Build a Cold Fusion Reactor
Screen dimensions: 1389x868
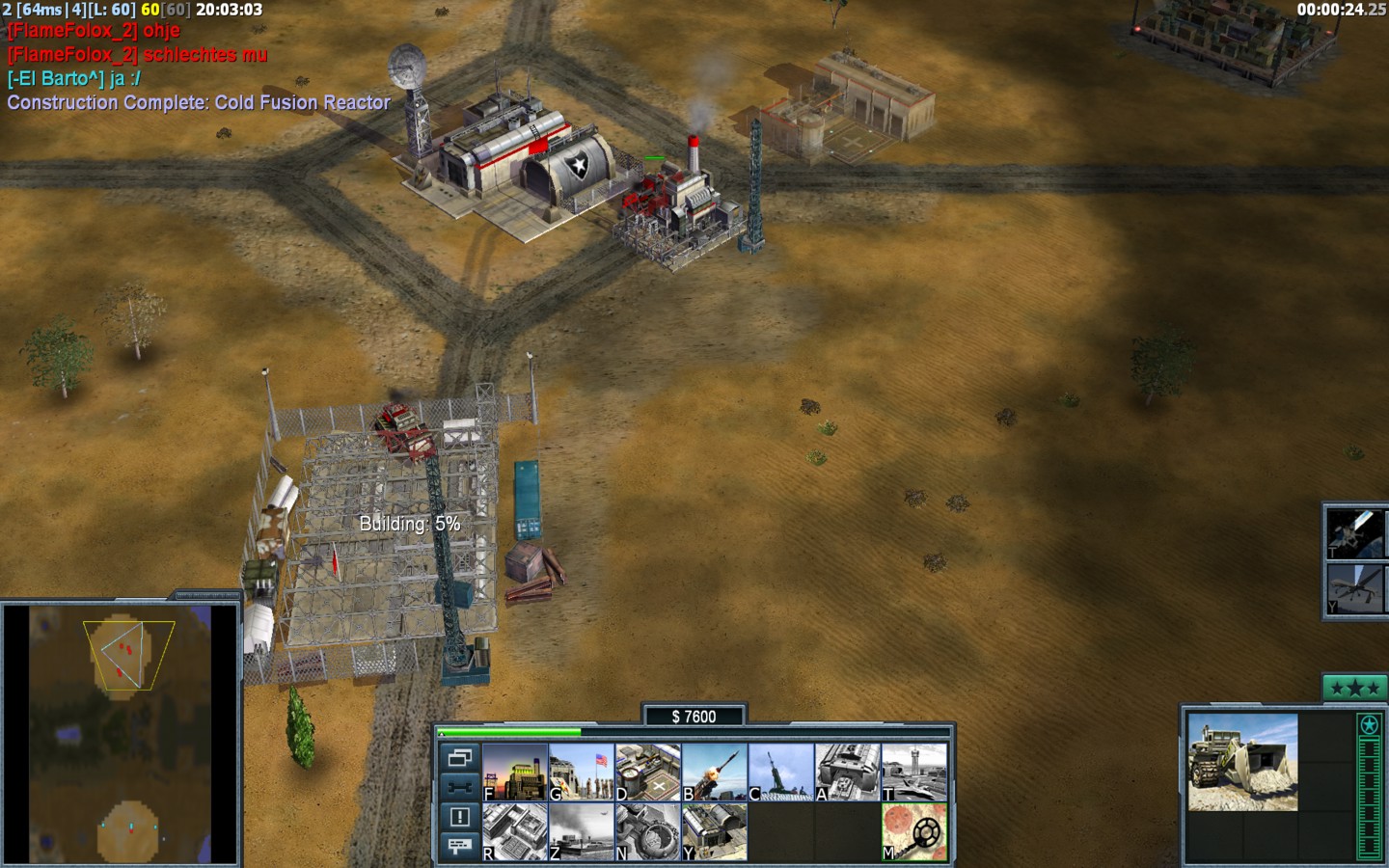coord(515,772)
